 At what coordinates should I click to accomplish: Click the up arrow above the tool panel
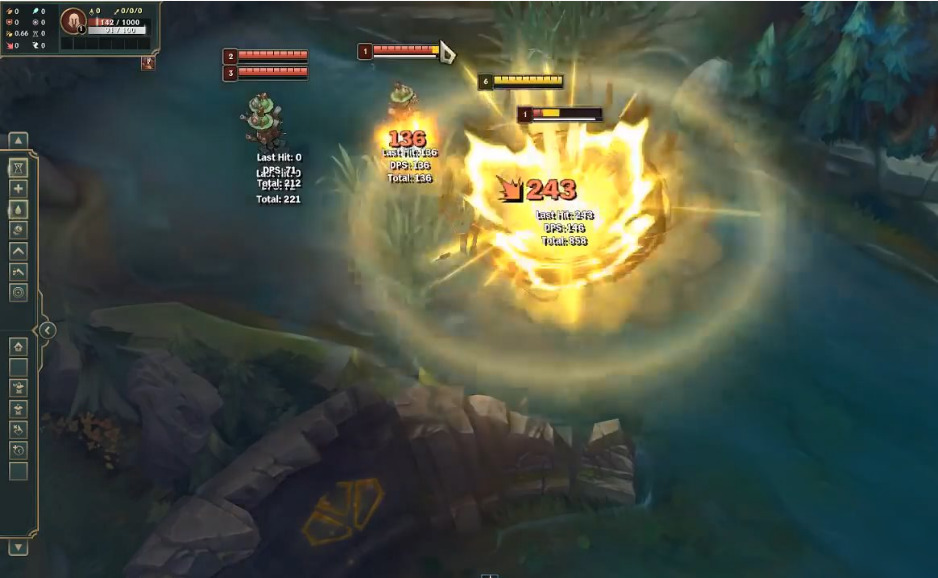(x=18, y=141)
